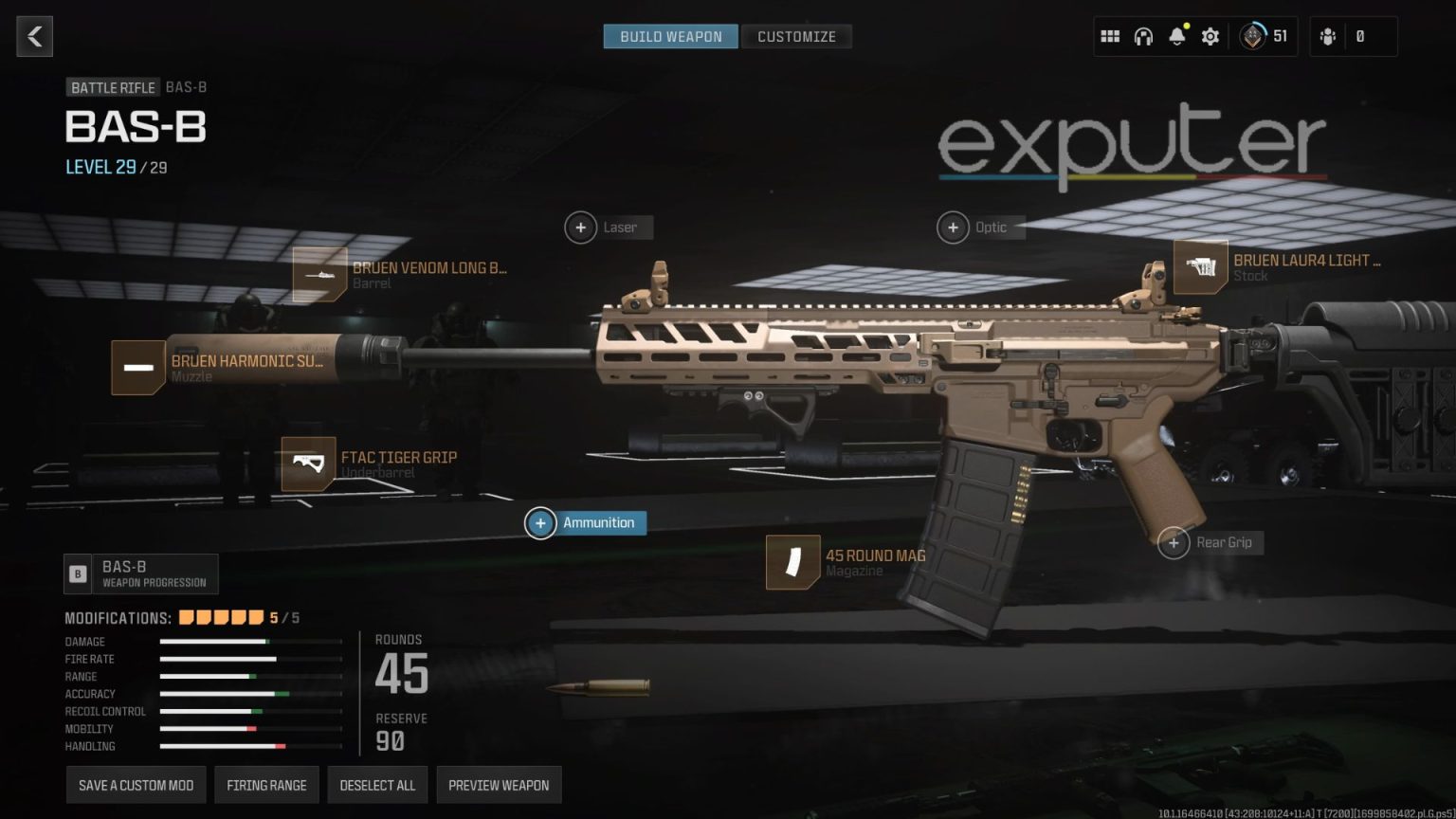1456x819 pixels.
Task: Open the COD Points balance display
Action: 1265,35
